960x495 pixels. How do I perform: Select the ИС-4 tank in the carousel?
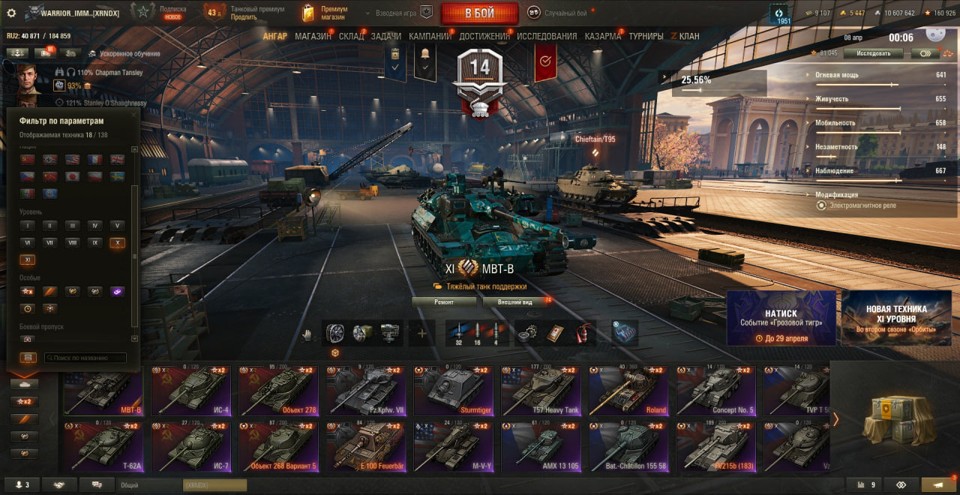coord(194,390)
